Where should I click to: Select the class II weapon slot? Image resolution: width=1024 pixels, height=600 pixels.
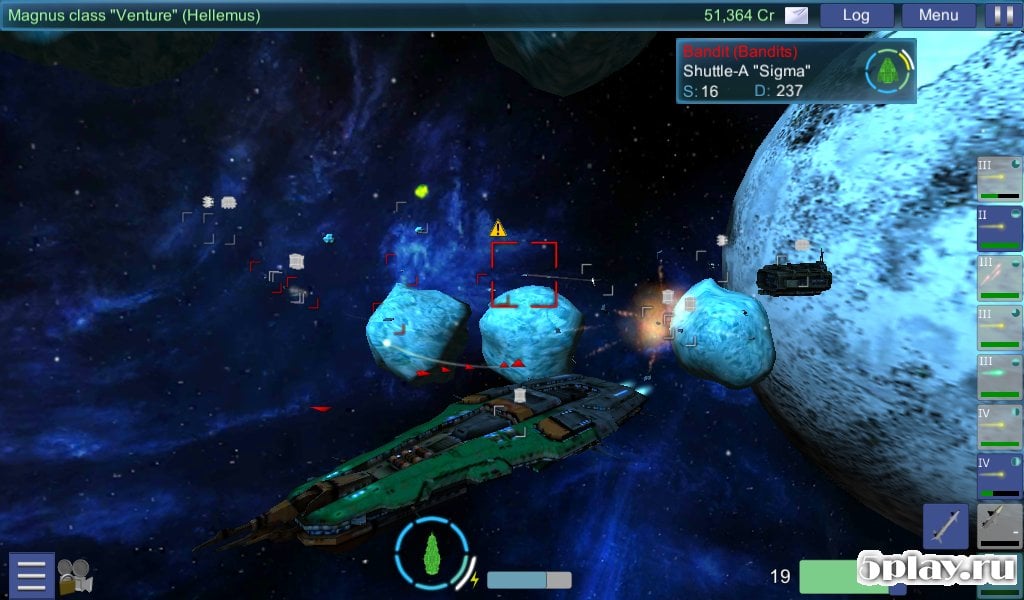coord(999,229)
